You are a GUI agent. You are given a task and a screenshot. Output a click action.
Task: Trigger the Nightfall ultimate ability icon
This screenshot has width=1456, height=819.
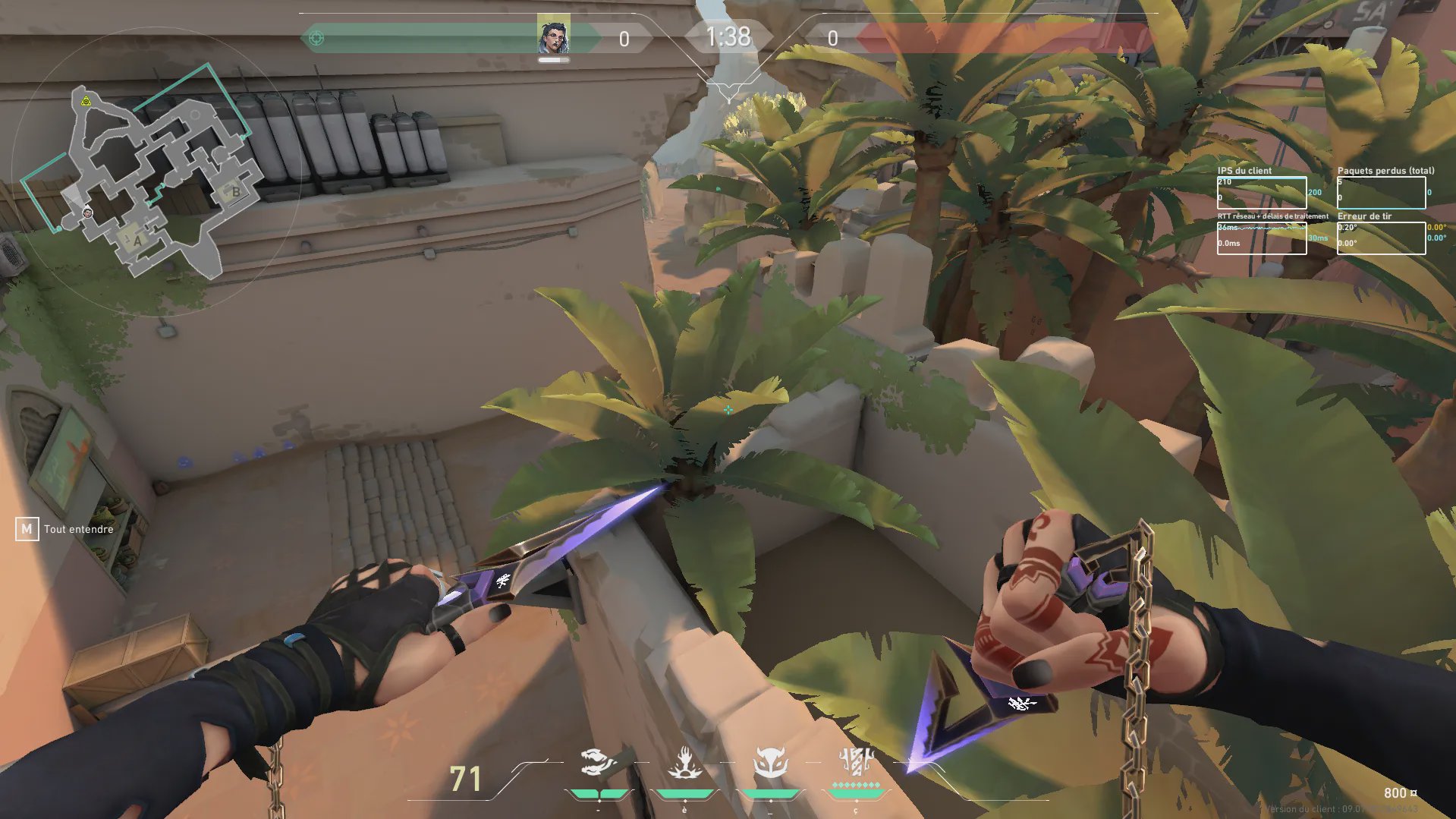tap(856, 761)
